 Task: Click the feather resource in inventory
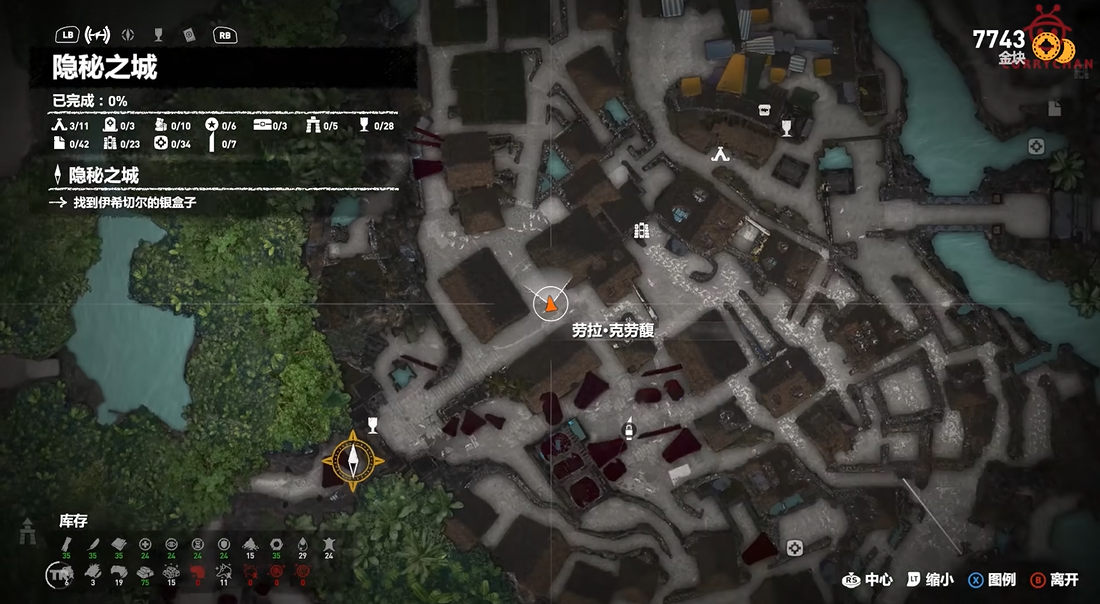pyautogui.click(x=93, y=545)
